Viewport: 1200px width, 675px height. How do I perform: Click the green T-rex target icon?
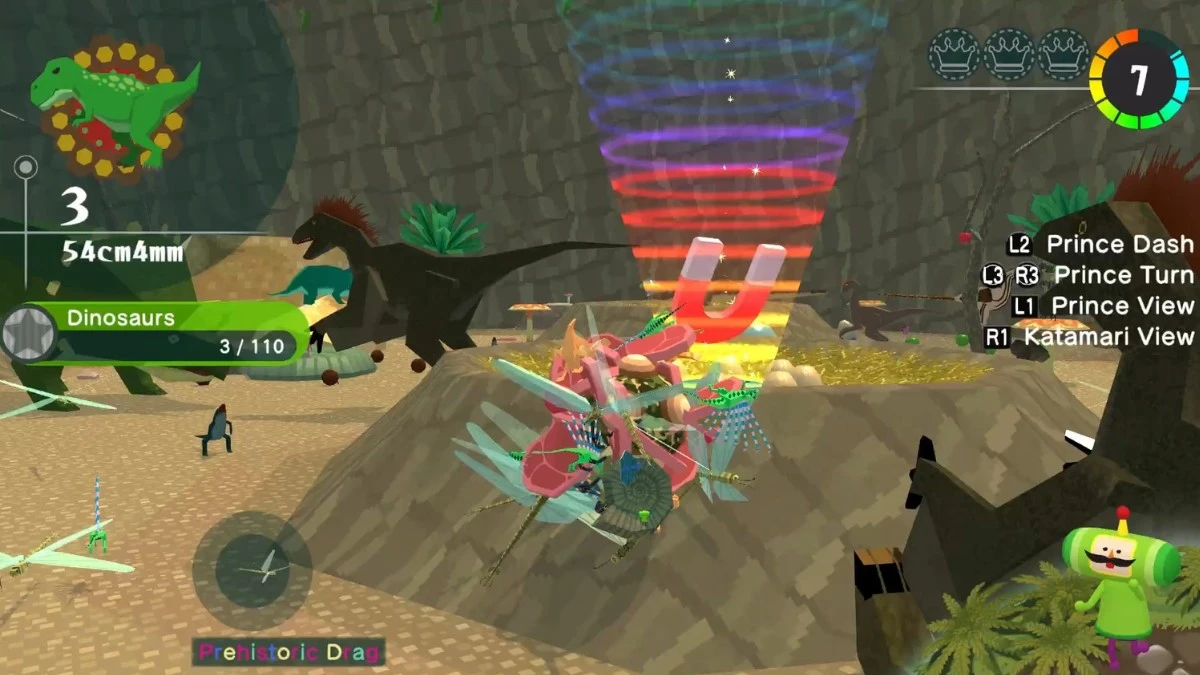112,102
